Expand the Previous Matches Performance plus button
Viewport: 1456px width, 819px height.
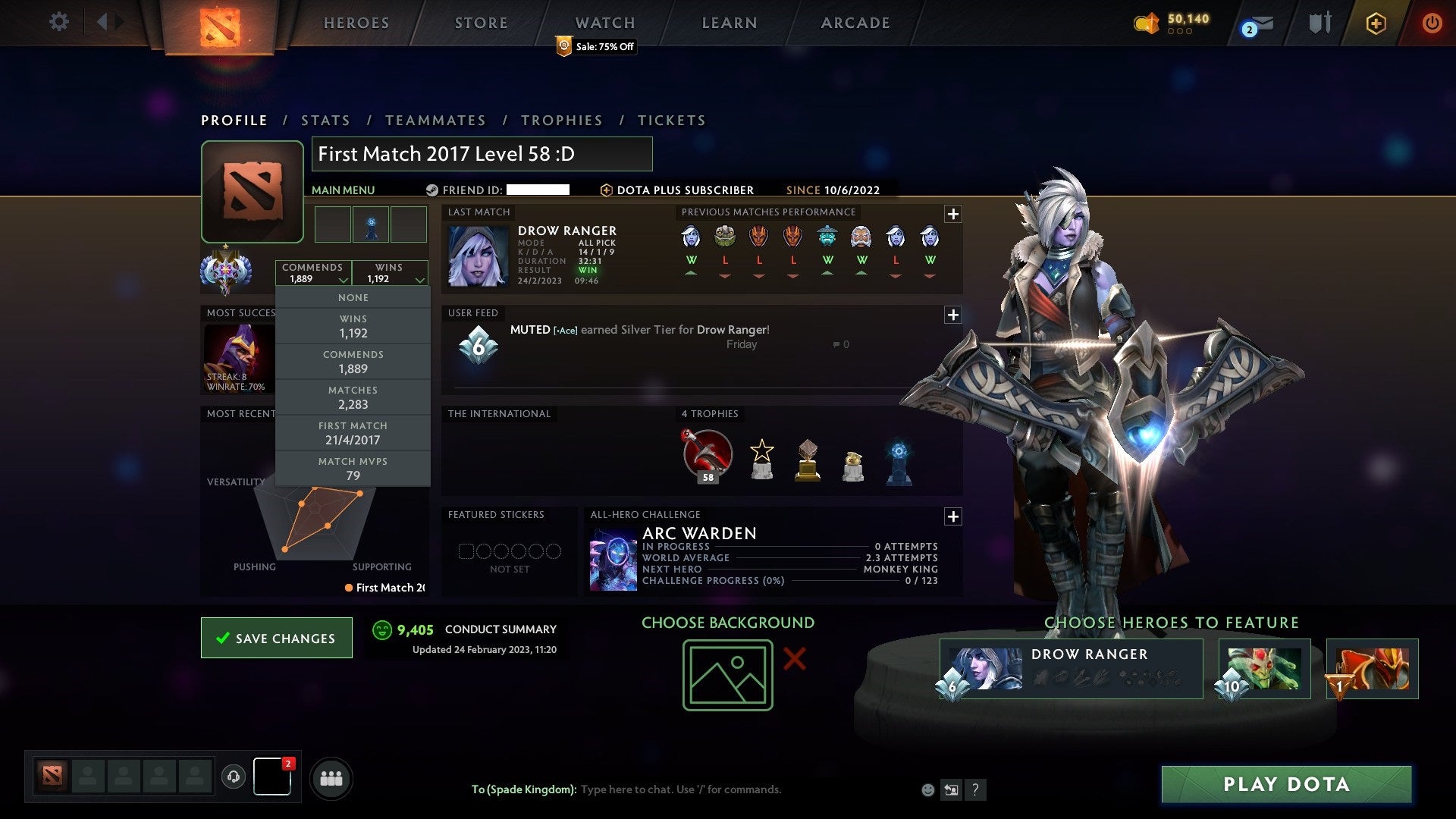(x=953, y=214)
